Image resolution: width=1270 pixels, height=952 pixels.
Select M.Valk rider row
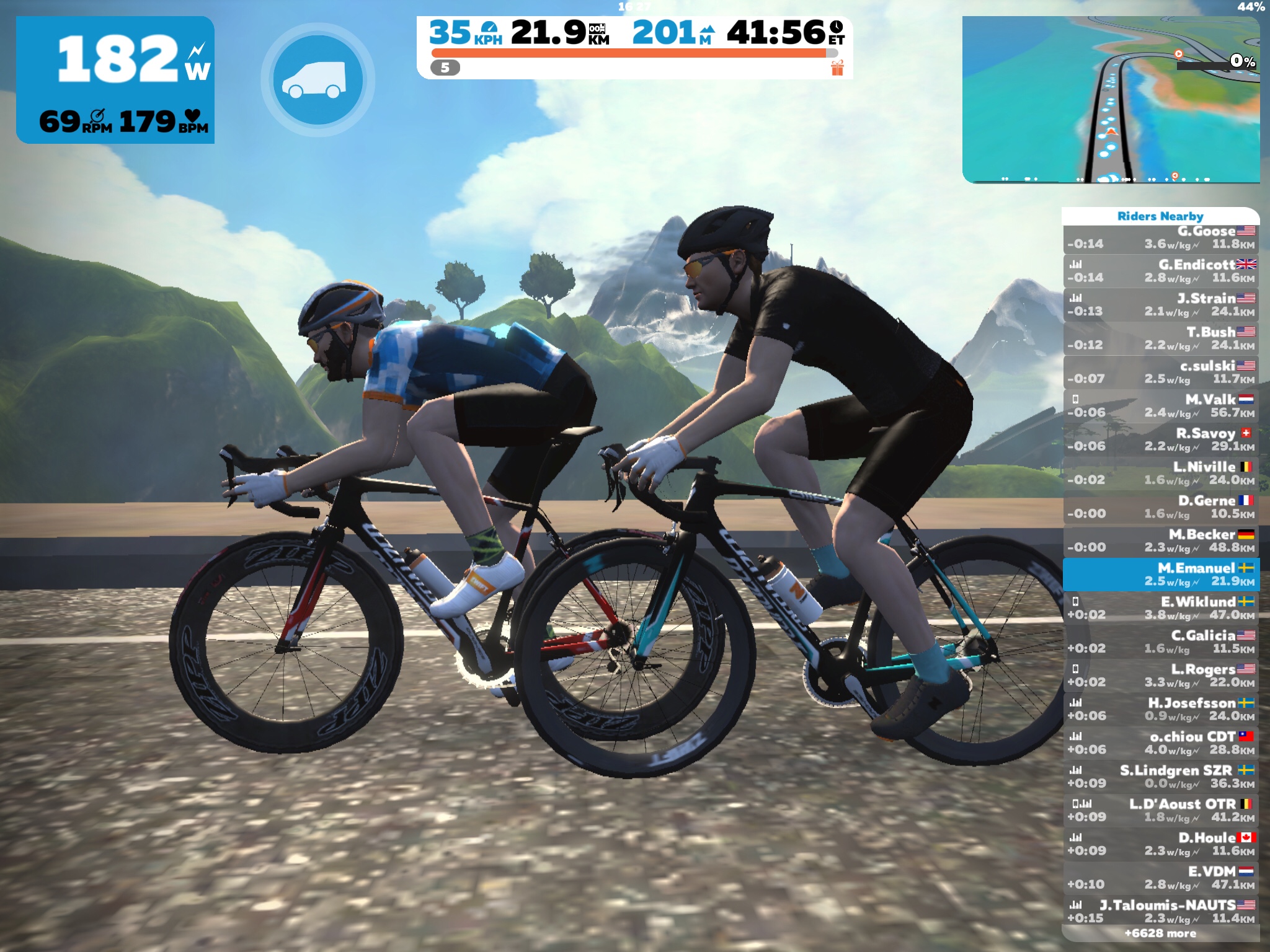point(1160,406)
